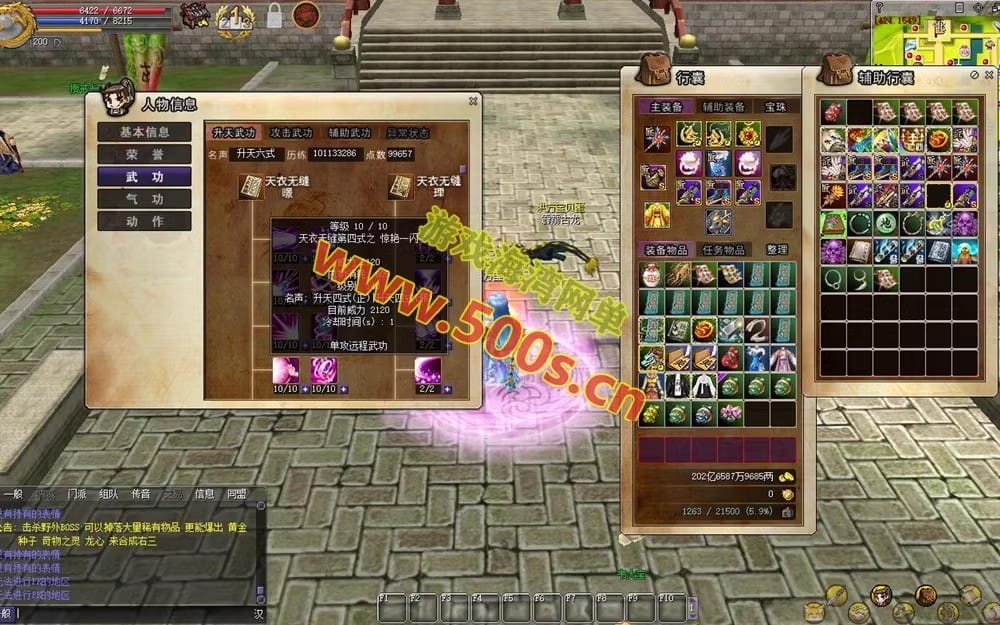Image resolution: width=1000 pixels, height=625 pixels.
Task: Select the 荣誉 menu entry
Action: [x=144, y=154]
